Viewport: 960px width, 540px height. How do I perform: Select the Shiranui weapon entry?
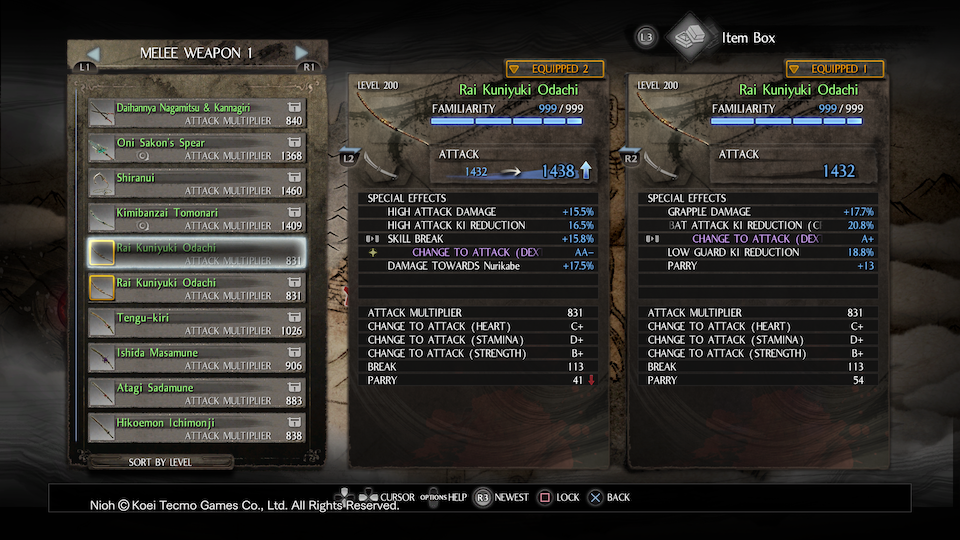196,183
